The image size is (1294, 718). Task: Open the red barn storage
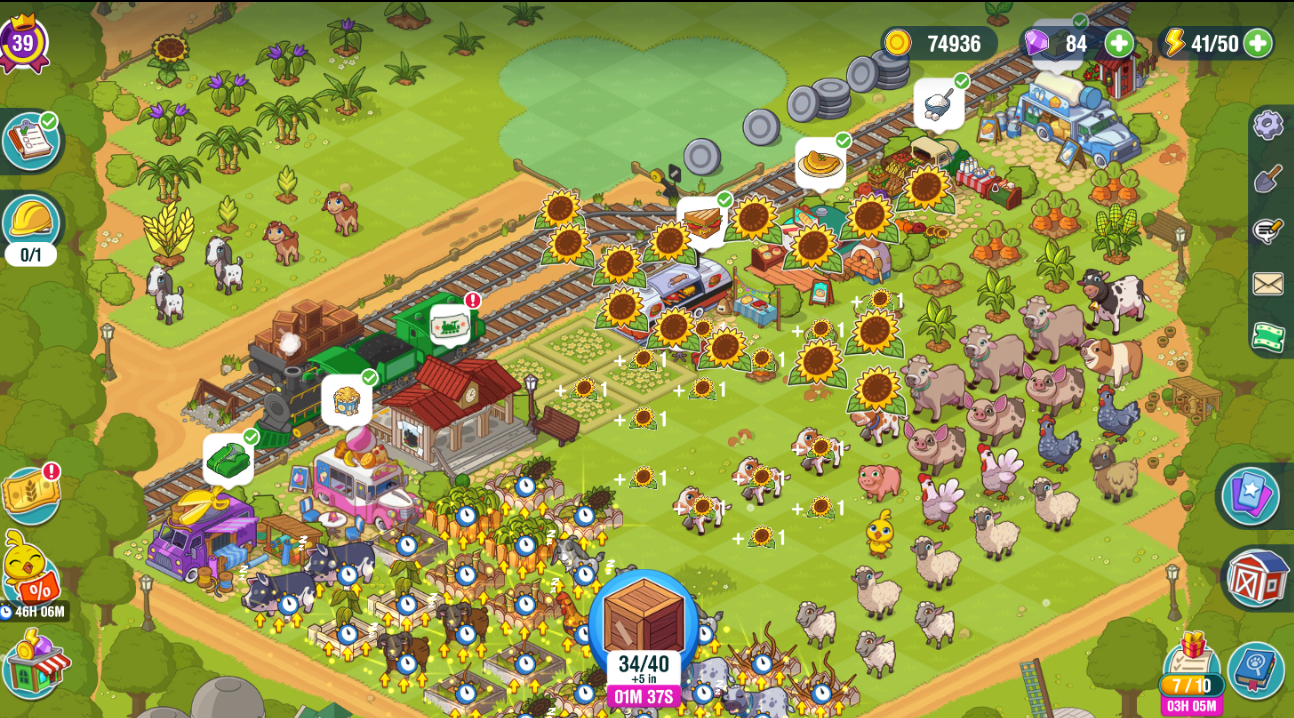(x=1256, y=578)
